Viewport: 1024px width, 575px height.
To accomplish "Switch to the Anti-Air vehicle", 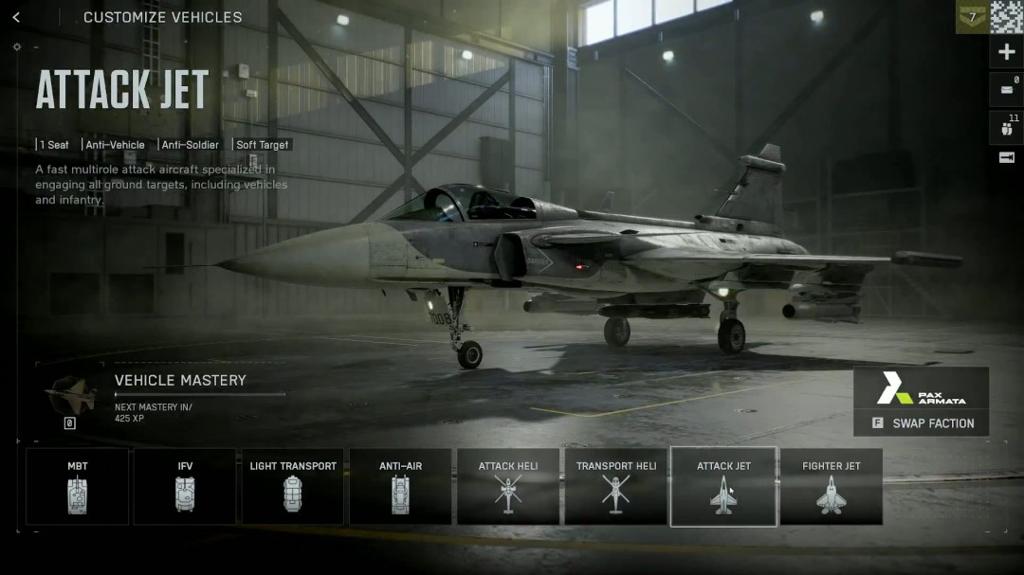I will [x=400, y=486].
